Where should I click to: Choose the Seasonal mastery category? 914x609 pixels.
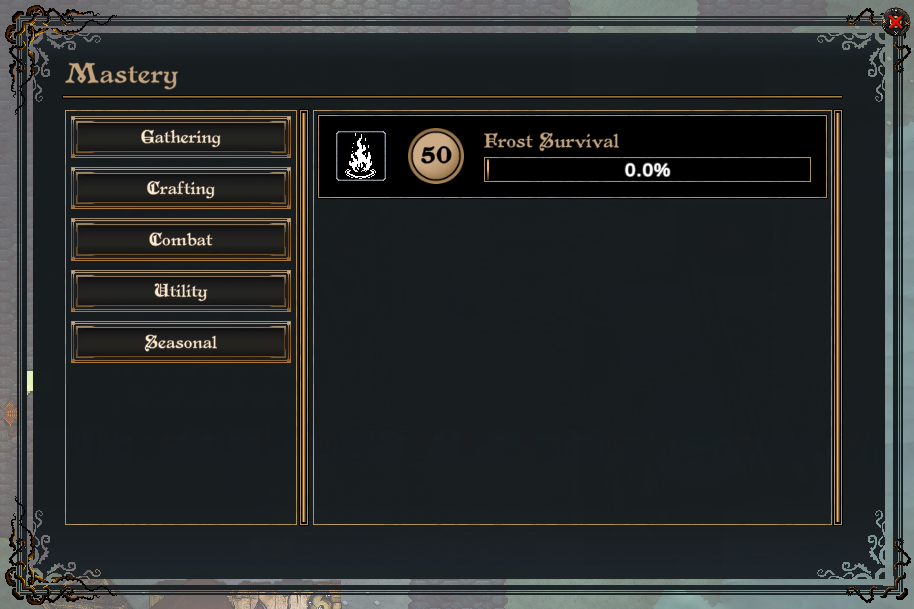[x=181, y=343]
